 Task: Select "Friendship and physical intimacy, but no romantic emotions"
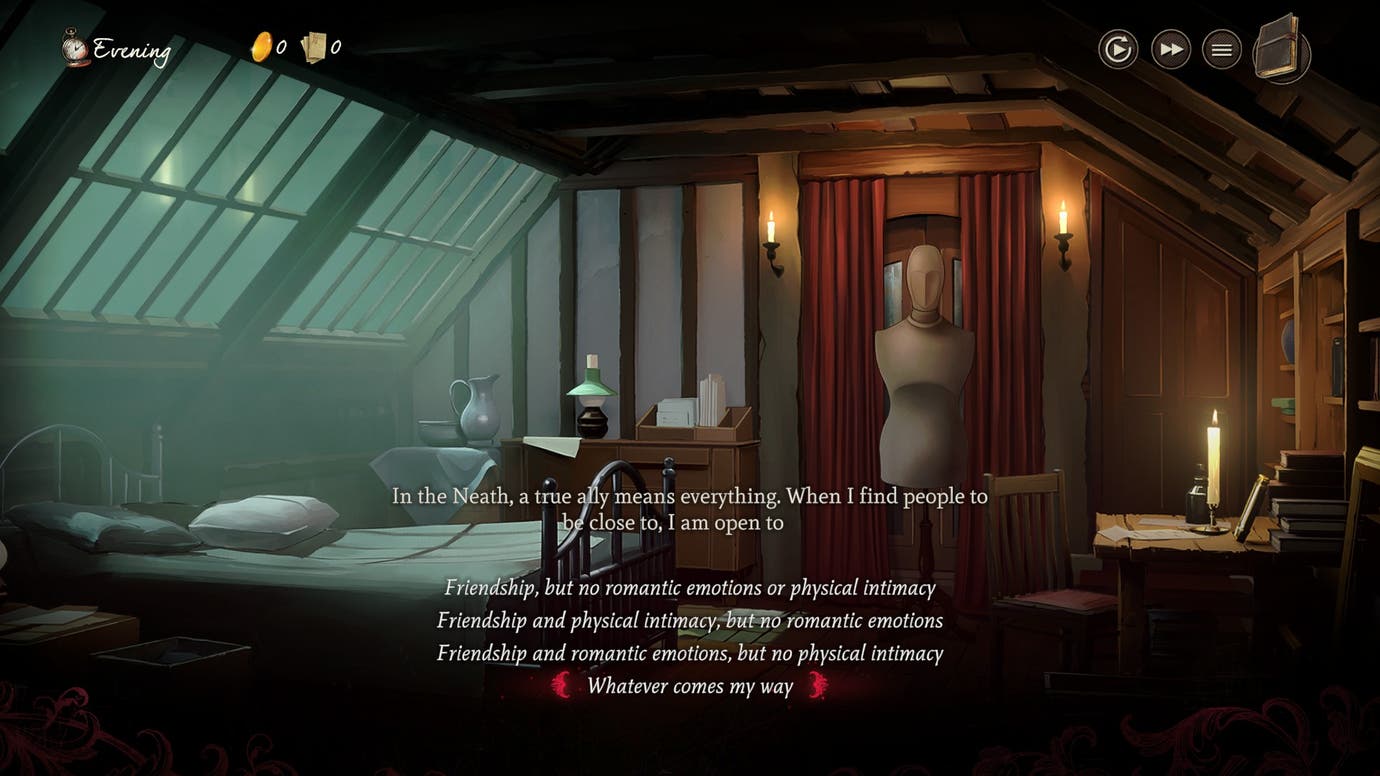tap(690, 621)
